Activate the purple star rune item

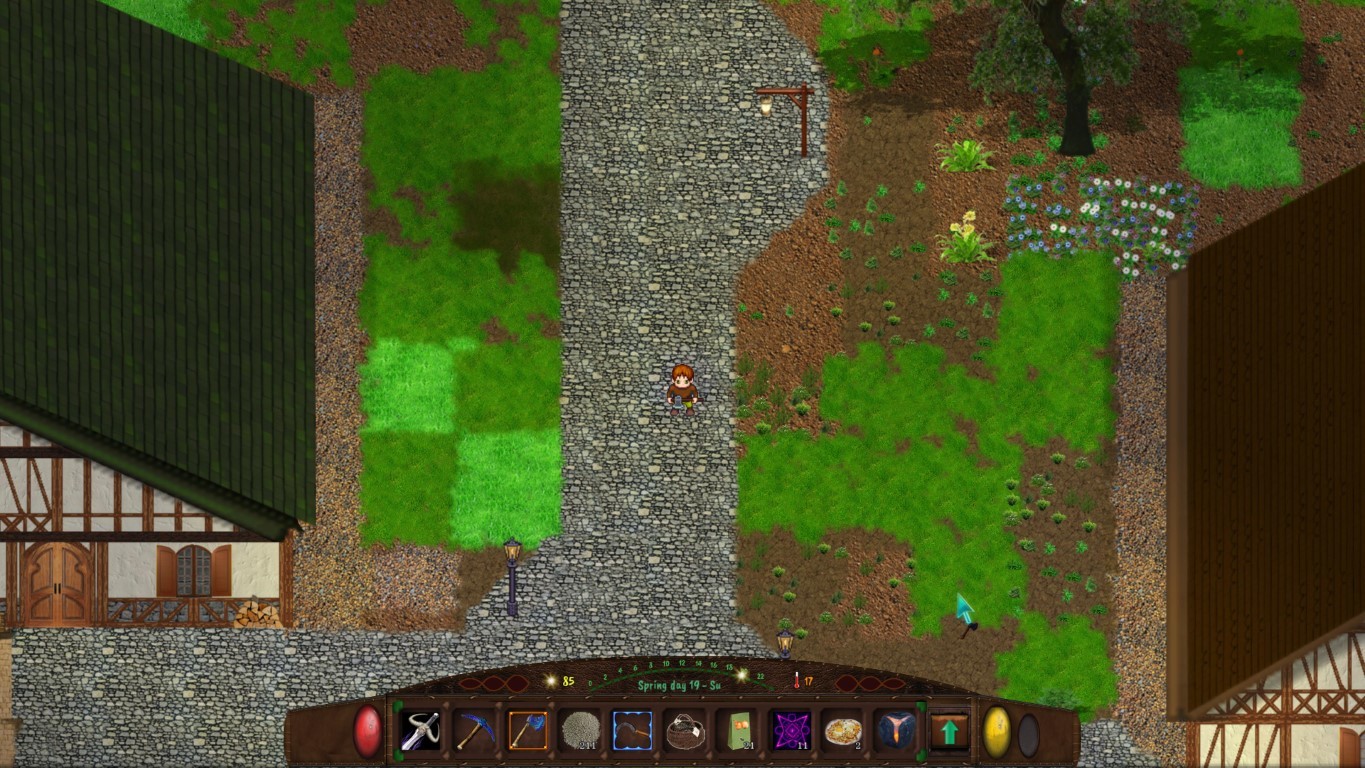point(790,731)
